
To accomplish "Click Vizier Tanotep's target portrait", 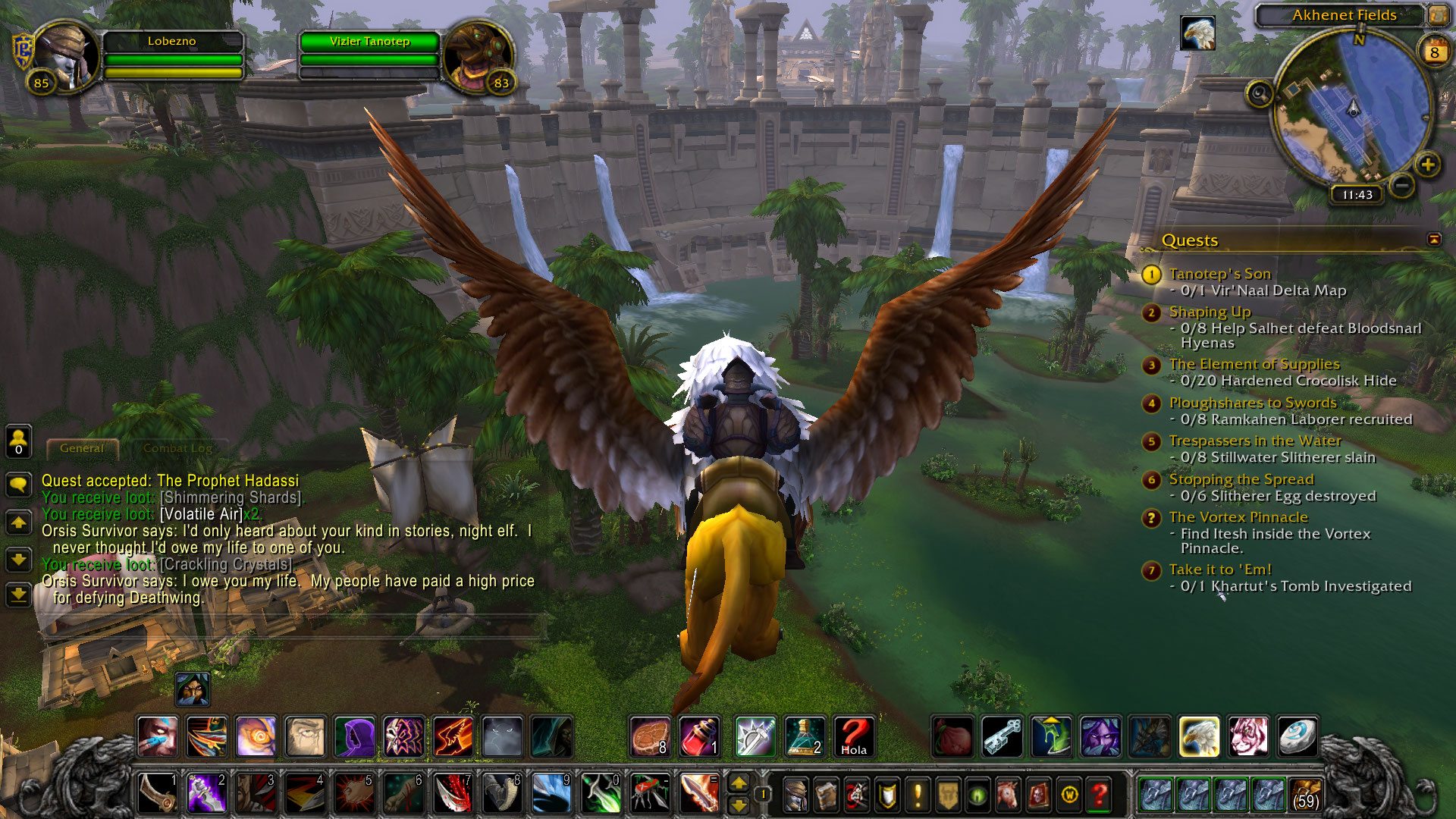I will point(478,55).
